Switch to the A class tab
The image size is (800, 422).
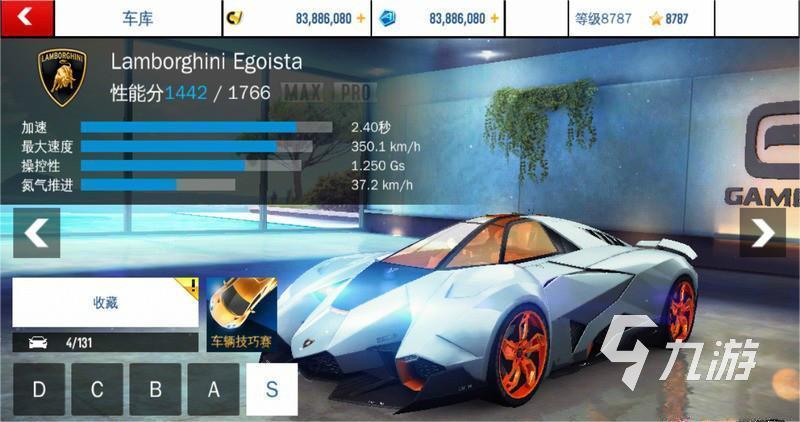click(x=213, y=389)
